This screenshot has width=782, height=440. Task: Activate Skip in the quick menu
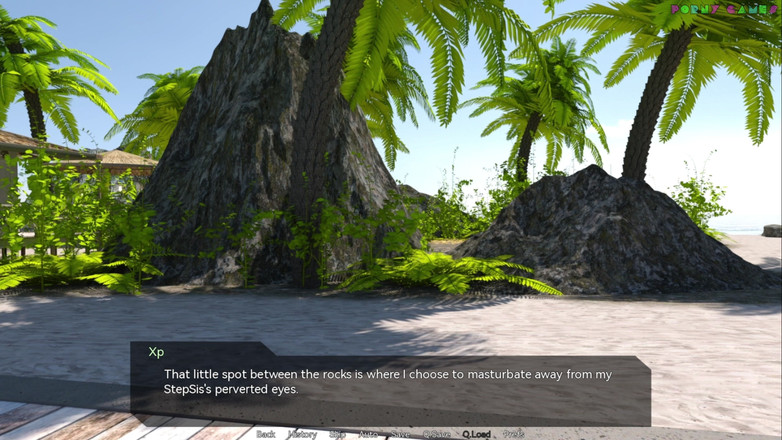(338, 434)
